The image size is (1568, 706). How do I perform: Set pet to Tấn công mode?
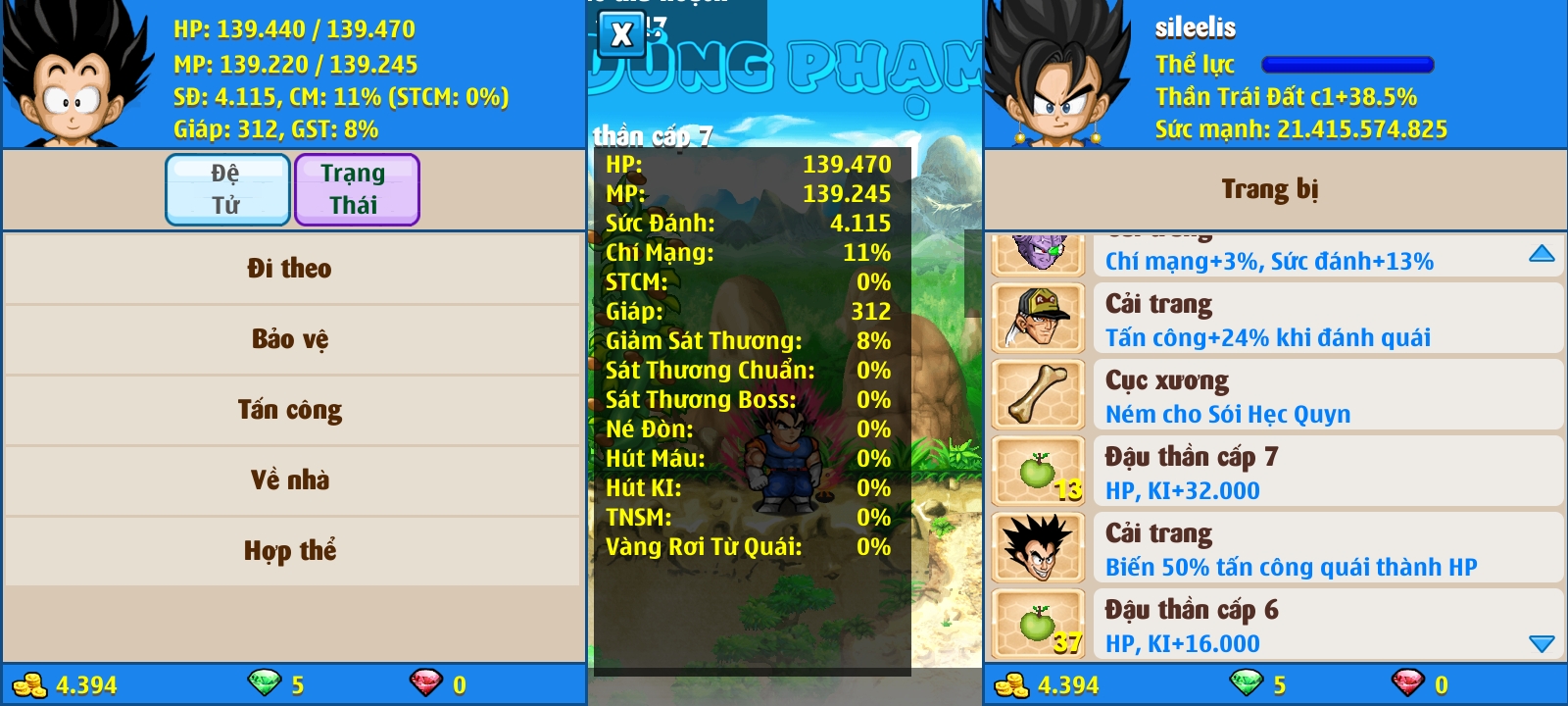click(290, 410)
